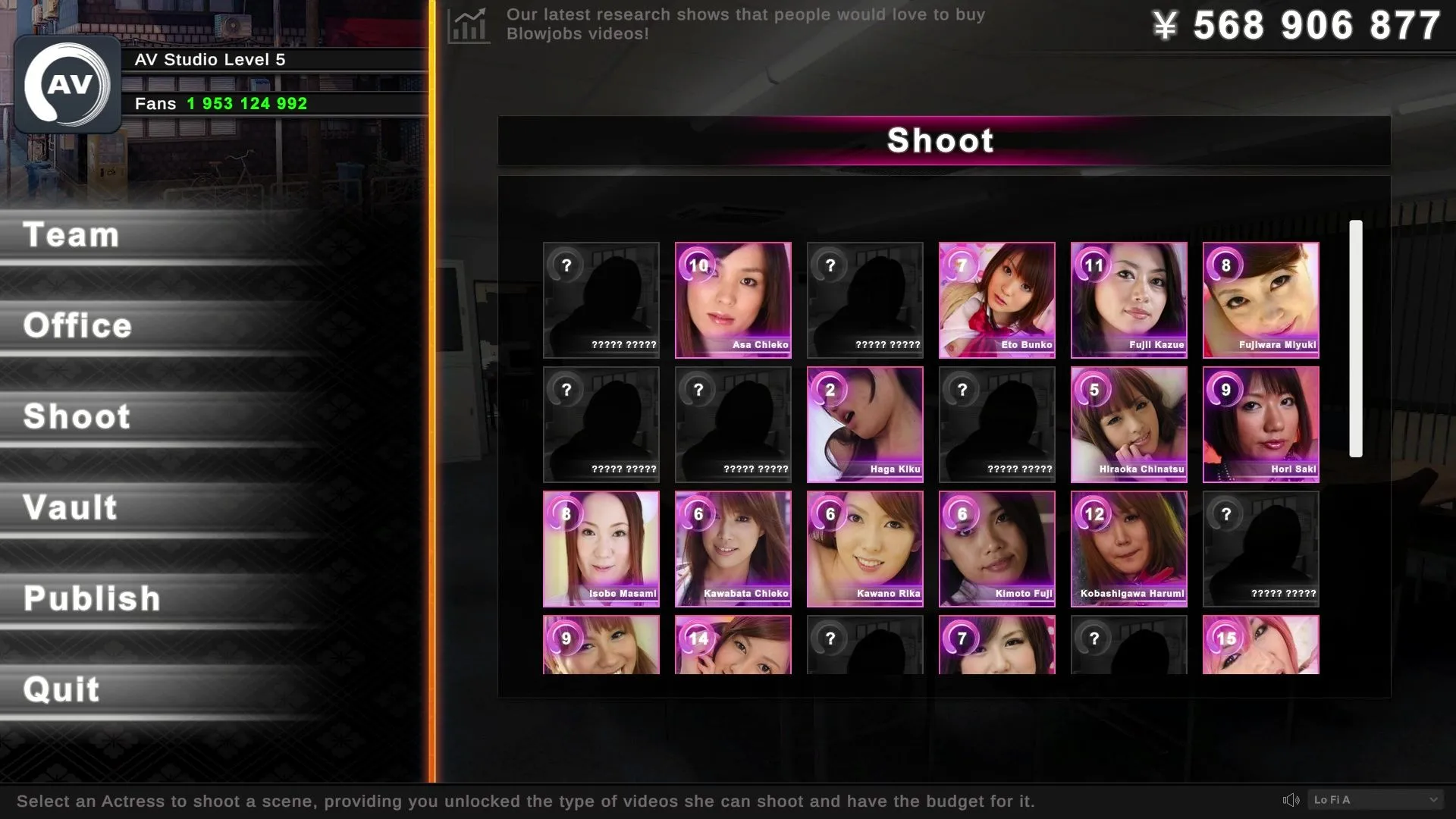
Task: Select the Kawabata Chieko tile
Action: click(x=733, y=549)
